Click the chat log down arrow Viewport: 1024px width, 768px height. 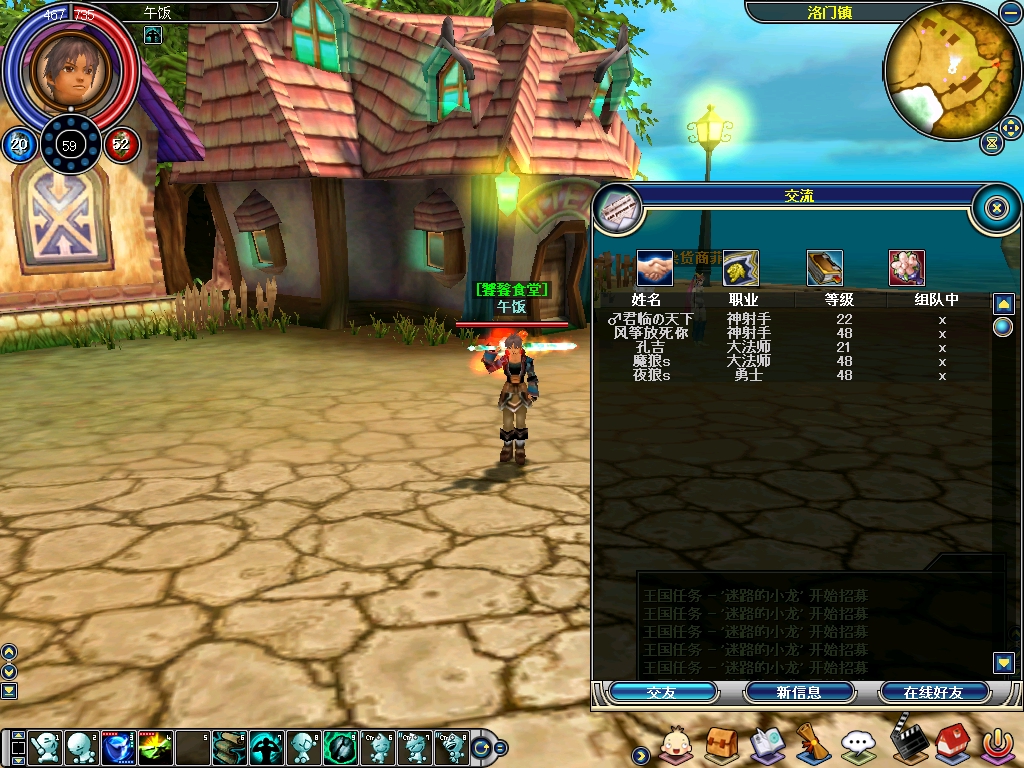[x=1004, y=662]
